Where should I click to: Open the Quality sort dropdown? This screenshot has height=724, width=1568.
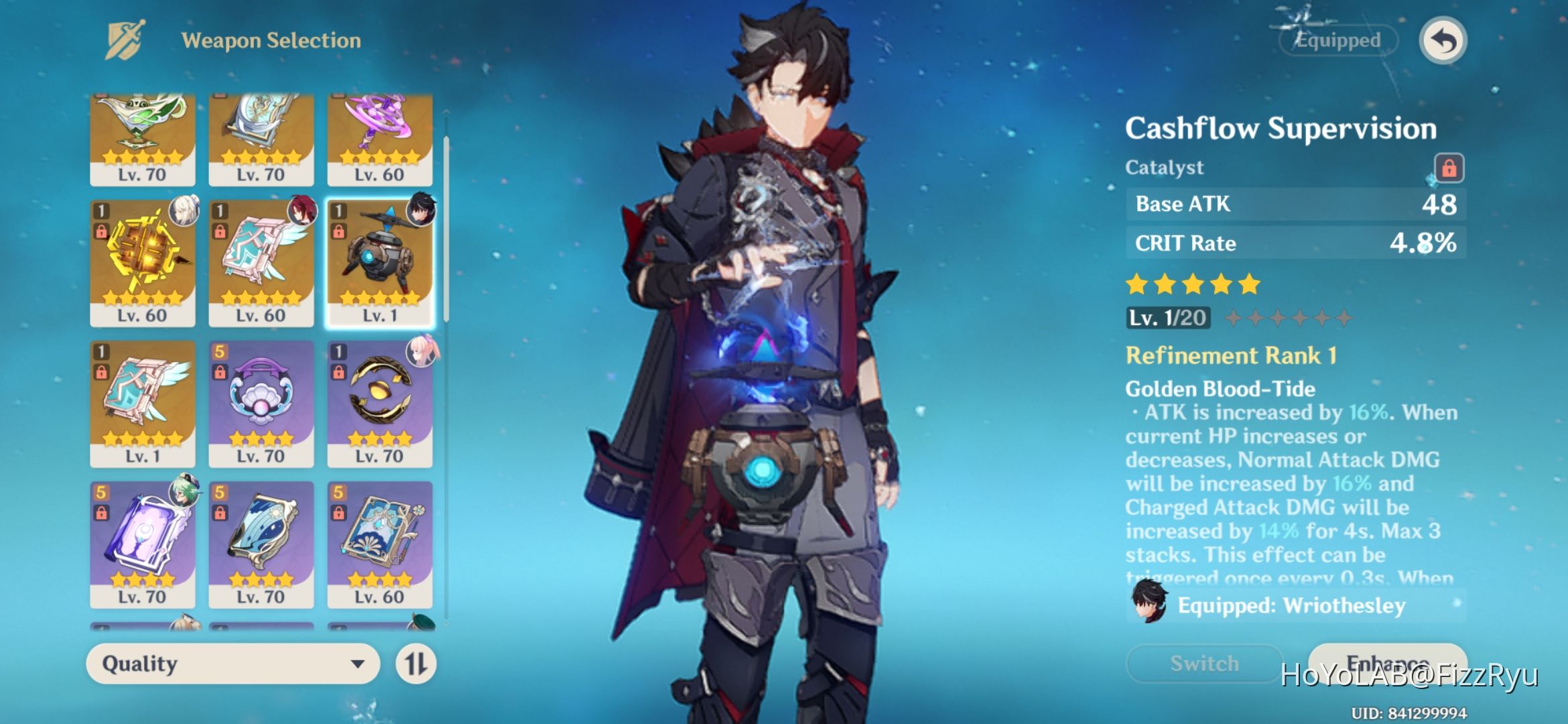click(233, 664)
